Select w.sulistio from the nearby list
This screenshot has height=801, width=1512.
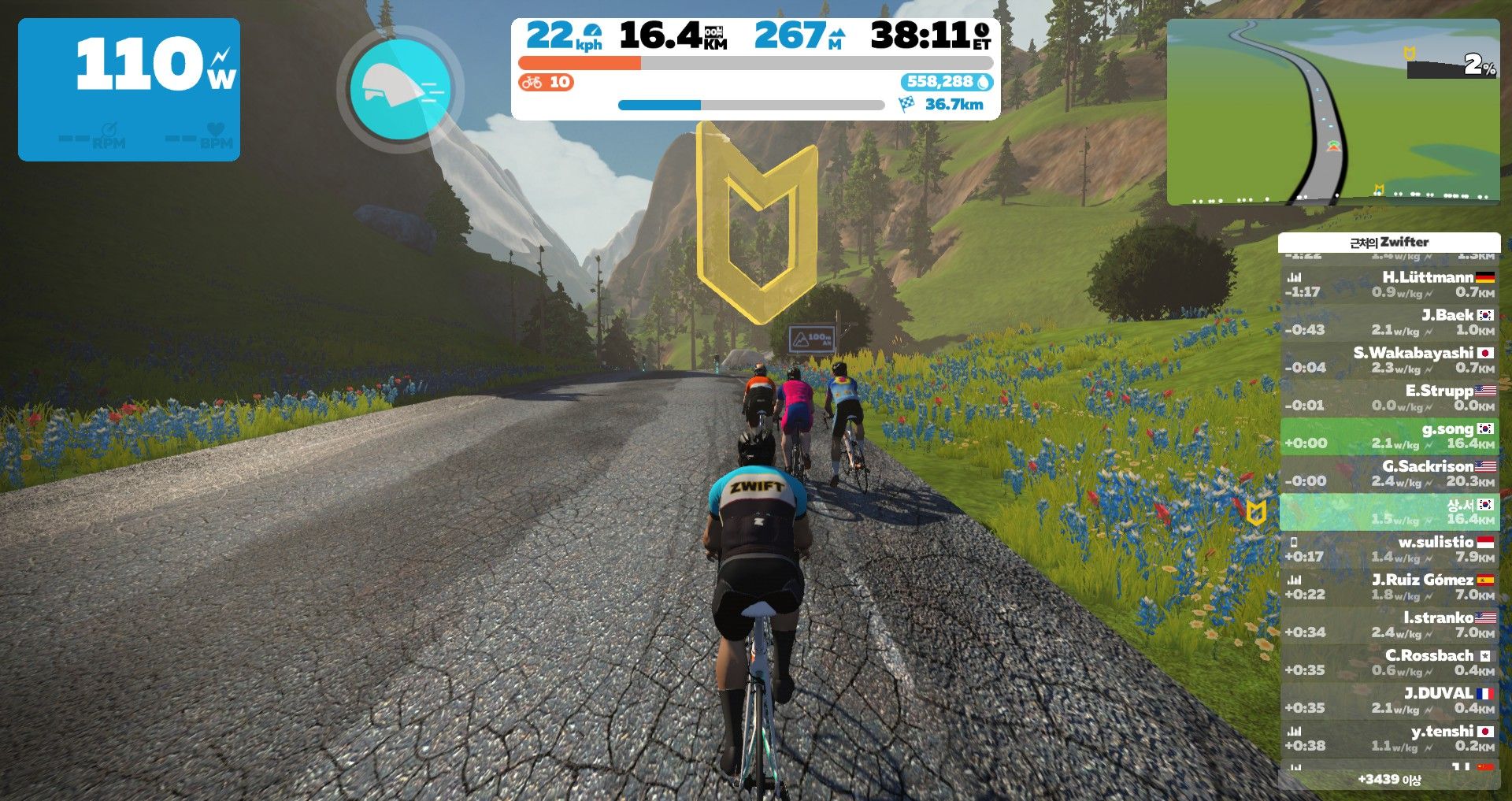click(x=1389, y=549)
